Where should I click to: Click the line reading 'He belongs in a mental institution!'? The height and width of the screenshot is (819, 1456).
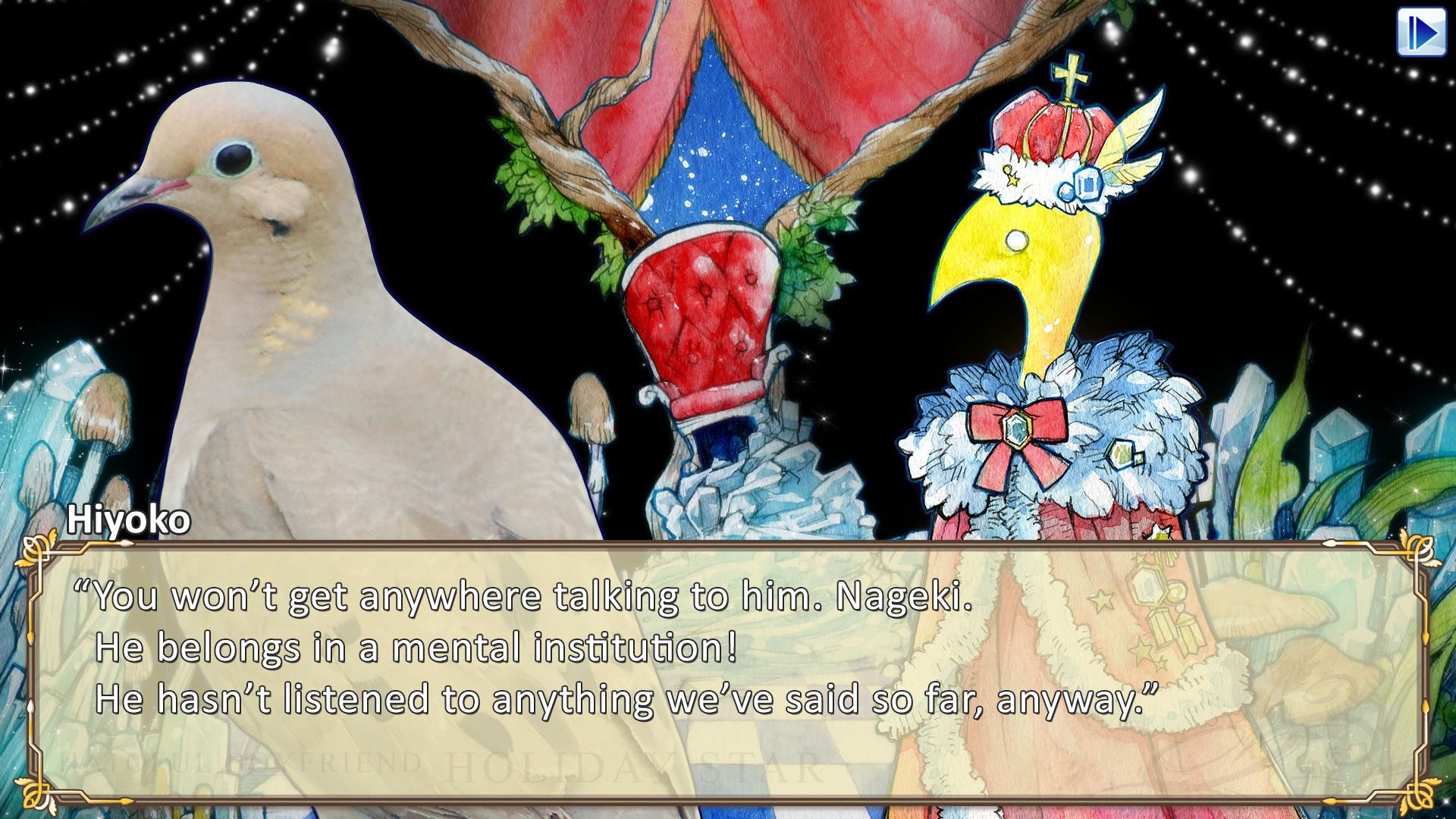tap(413, 650)
